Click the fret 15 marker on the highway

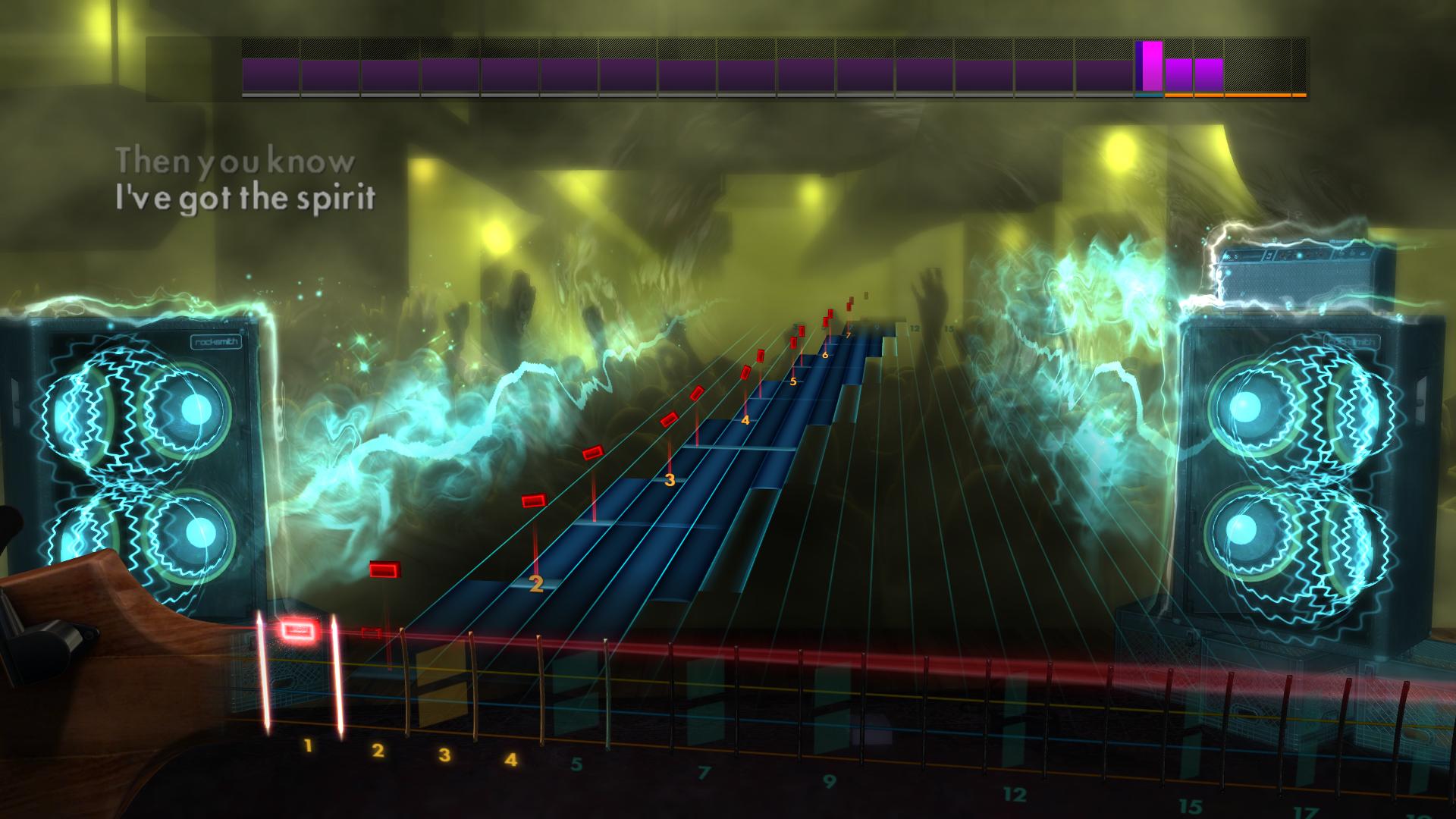(x=948, y=329)
